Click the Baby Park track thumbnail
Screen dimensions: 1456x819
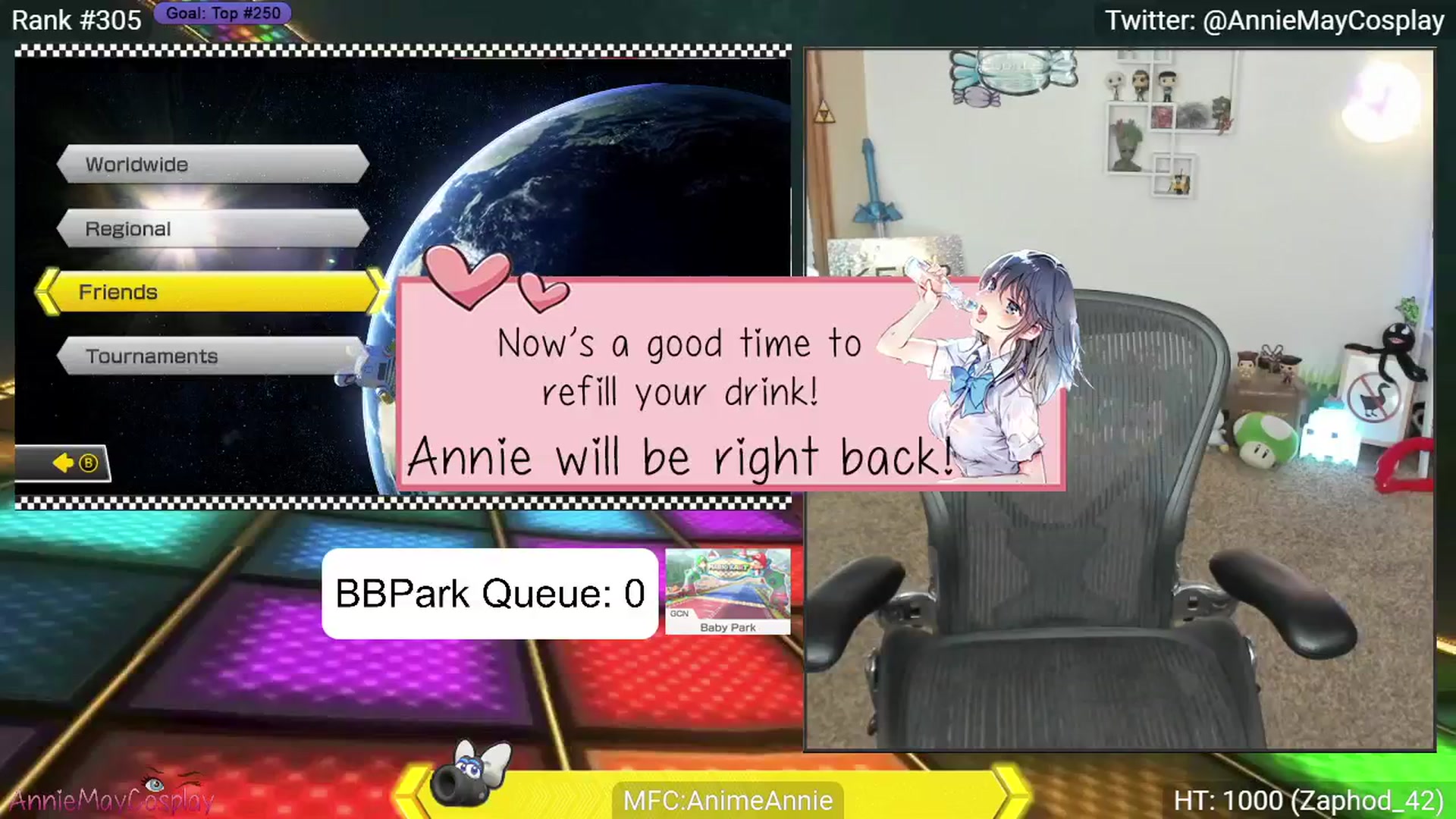727,591
